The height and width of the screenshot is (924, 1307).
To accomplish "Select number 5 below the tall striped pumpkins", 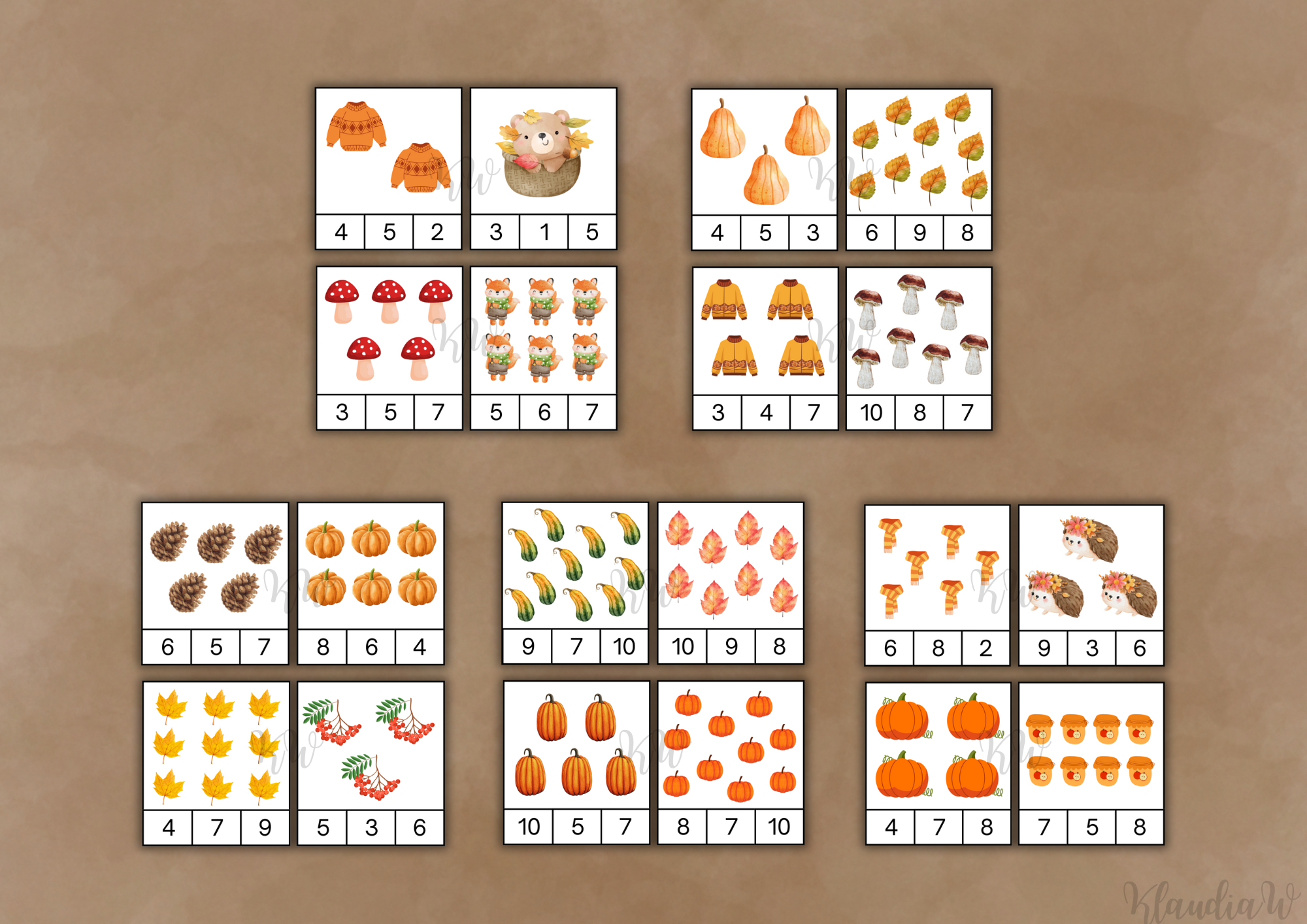I will 577,827.
